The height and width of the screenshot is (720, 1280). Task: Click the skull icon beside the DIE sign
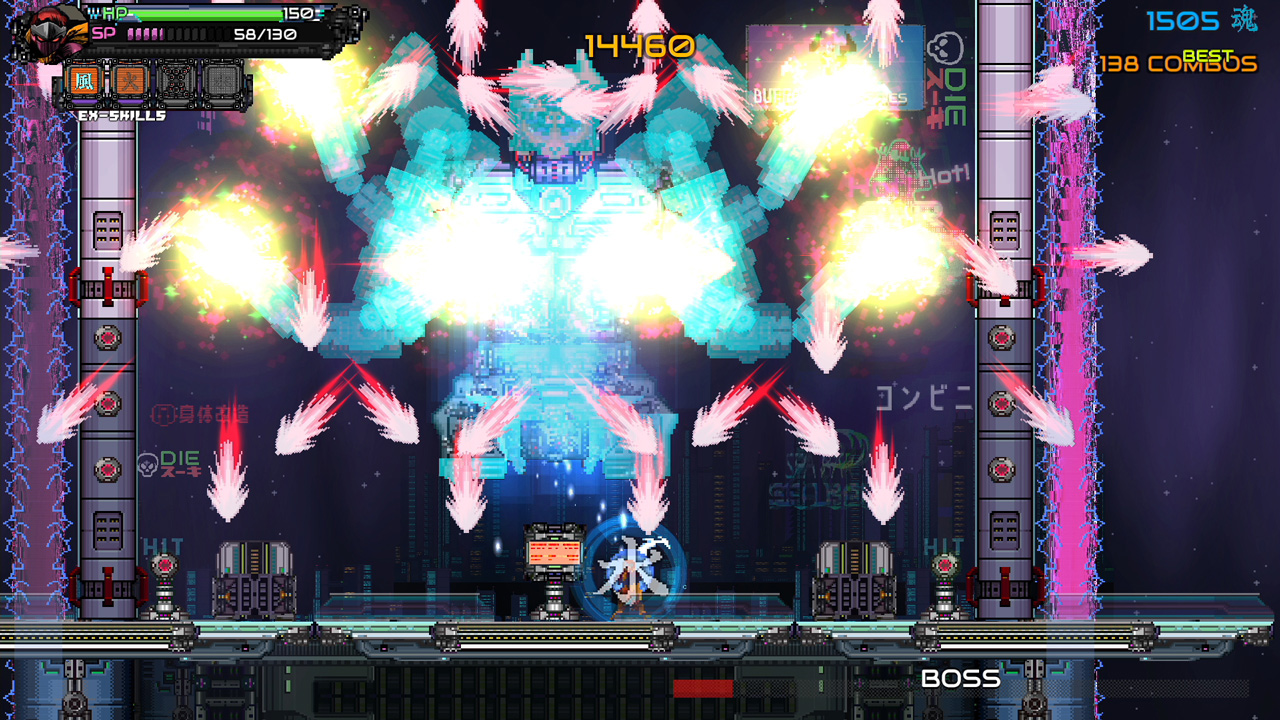point(943,46)
